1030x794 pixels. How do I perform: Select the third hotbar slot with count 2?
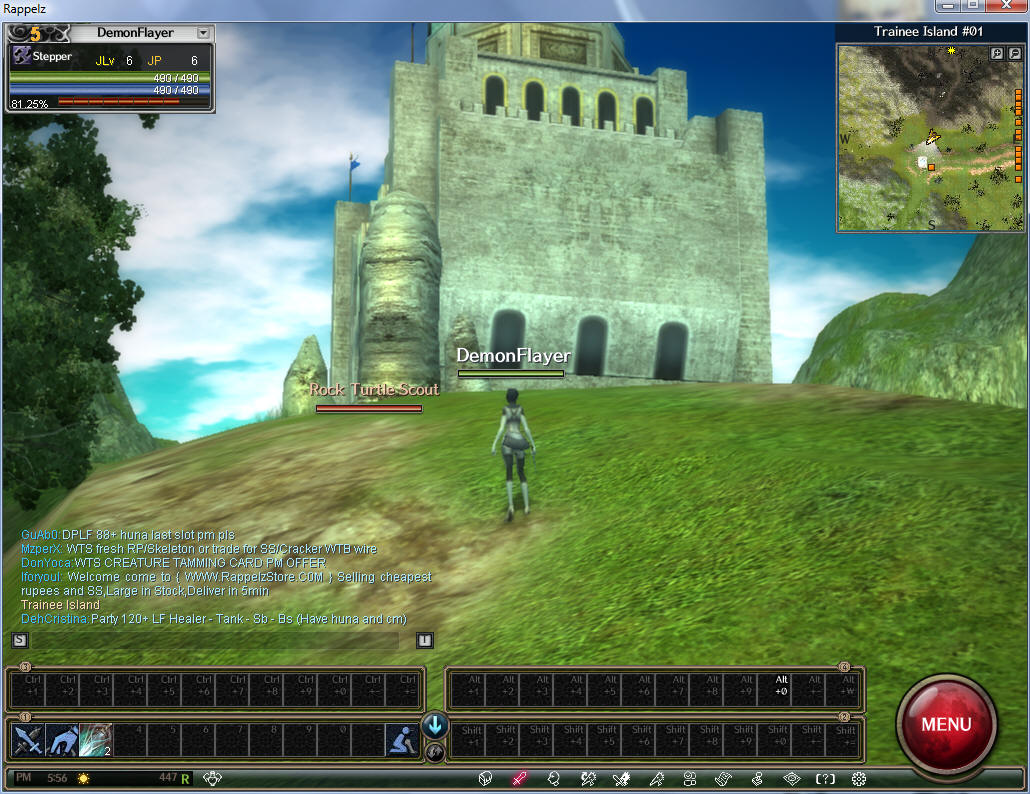[95, 740]
